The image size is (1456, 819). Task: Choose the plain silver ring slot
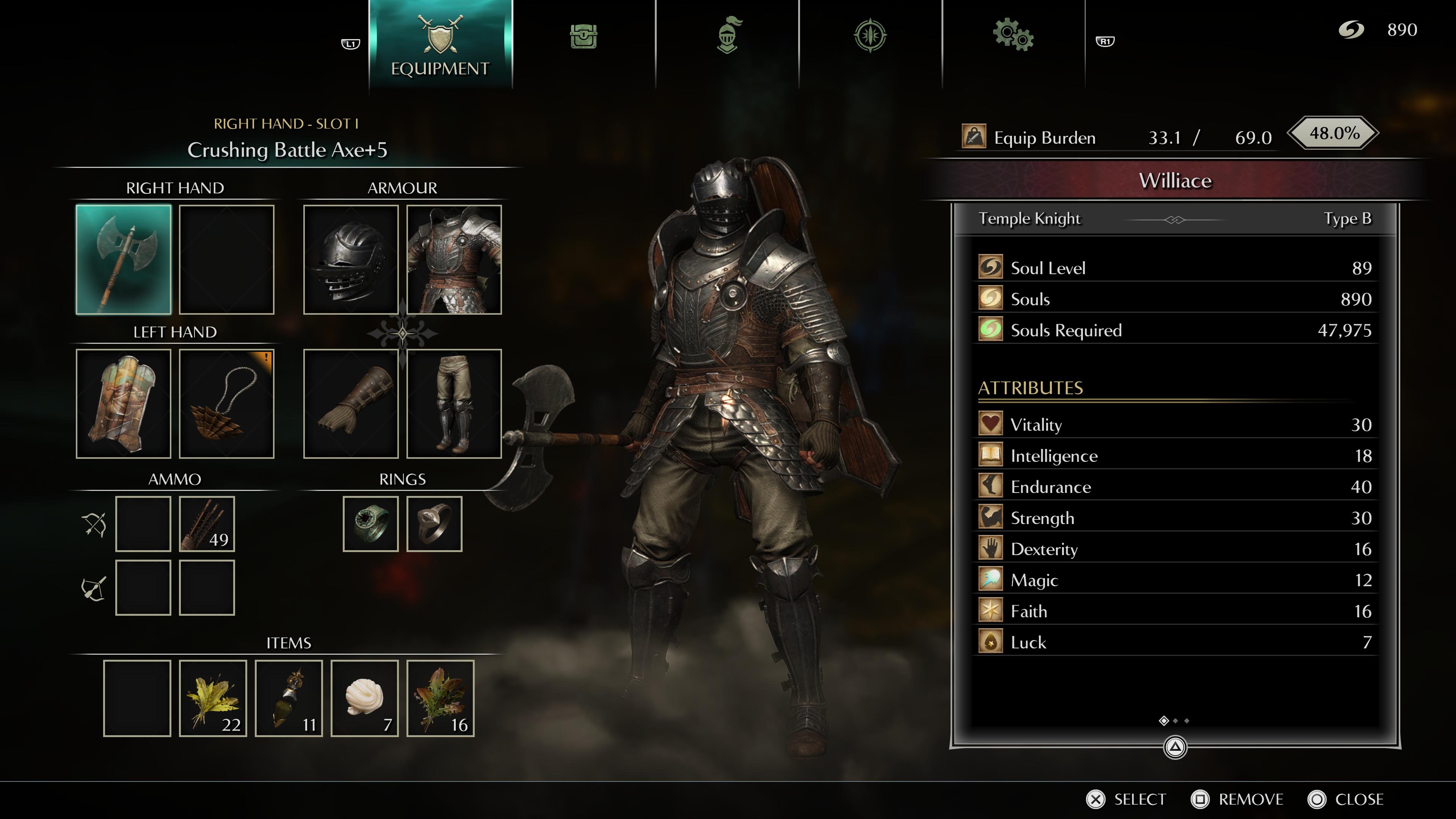[434, 524]
